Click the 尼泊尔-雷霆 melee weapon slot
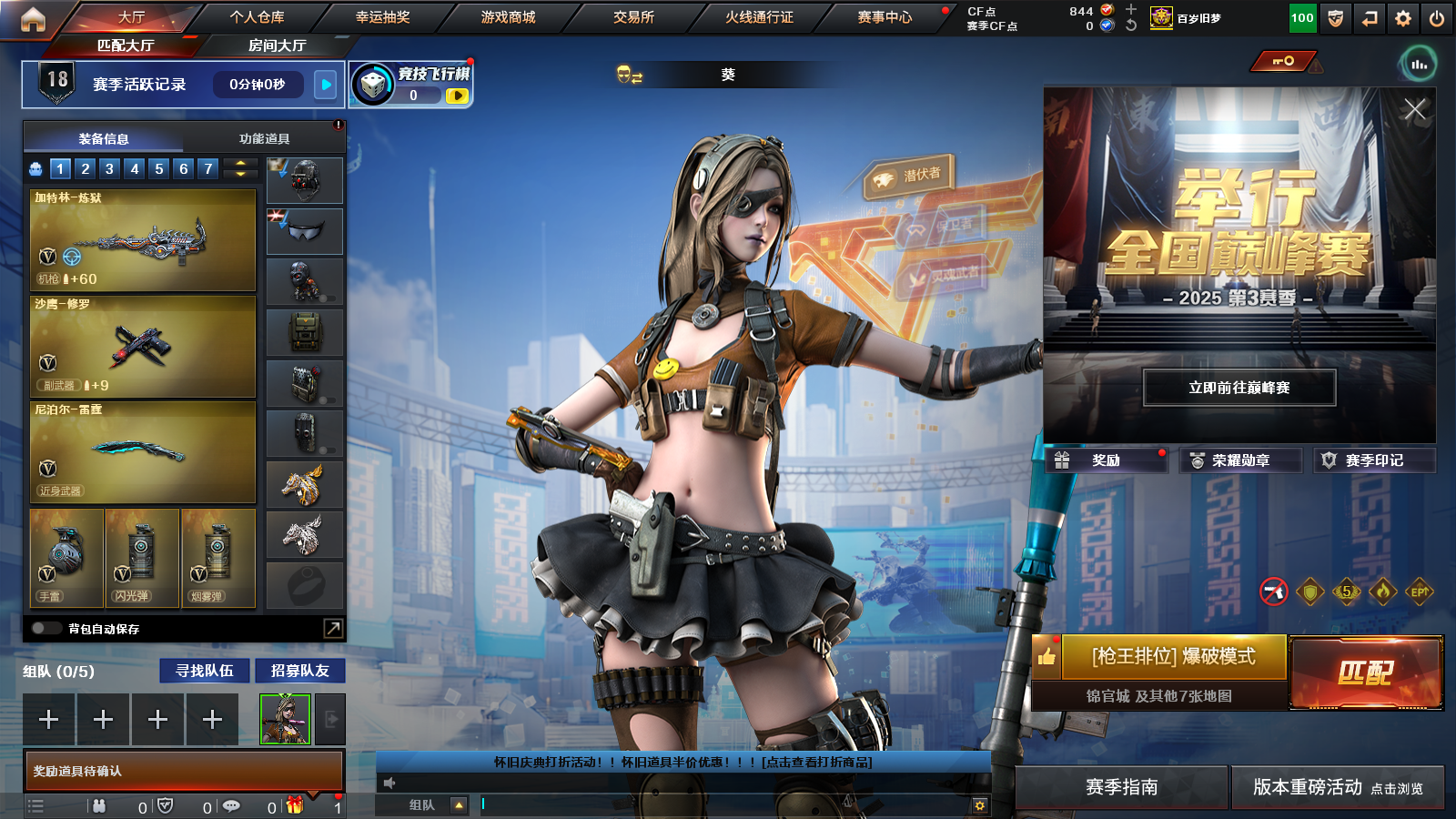This screenshot has width=1456, height=819. point(143,452)
